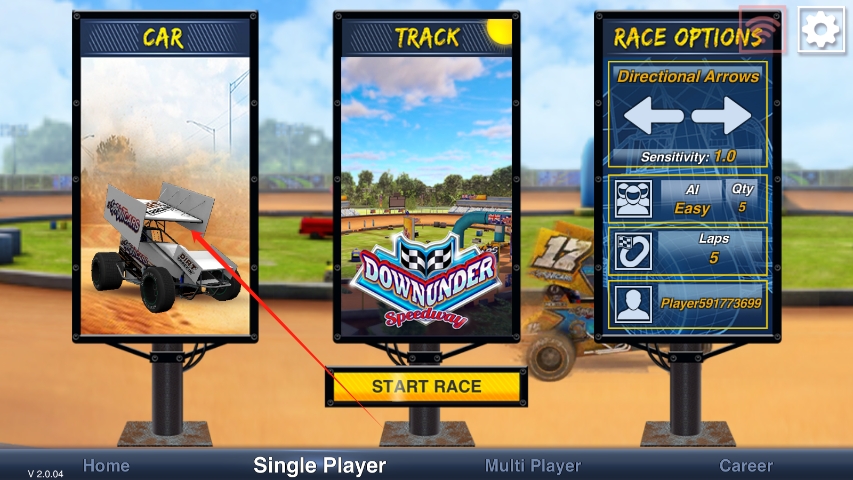Open the gear settings icon
This screenshot has height=480, width=853.
pyautogui.click(x=822, y=30)
